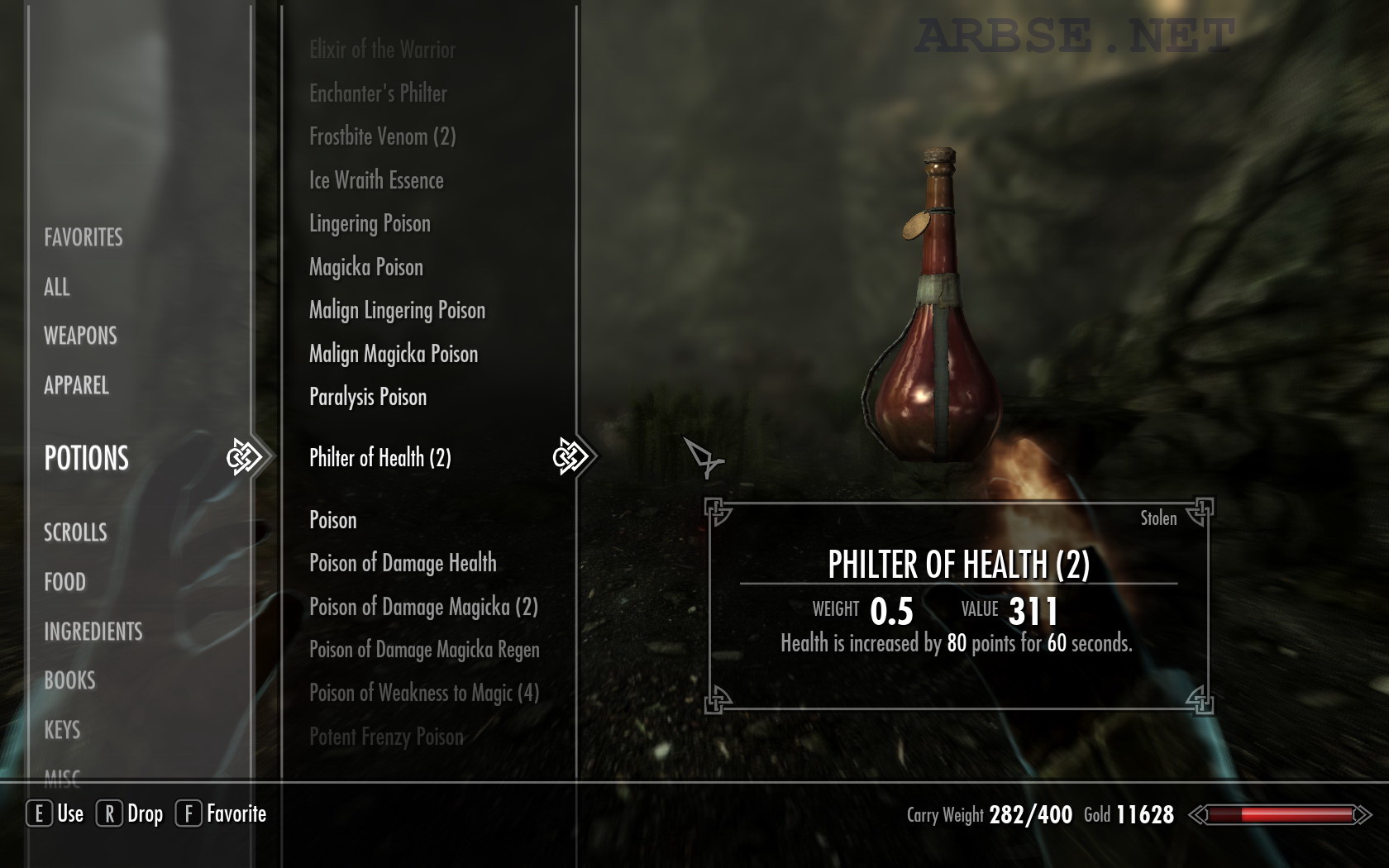
Task: Choose the Ingredients category
Action: [93, 632]
